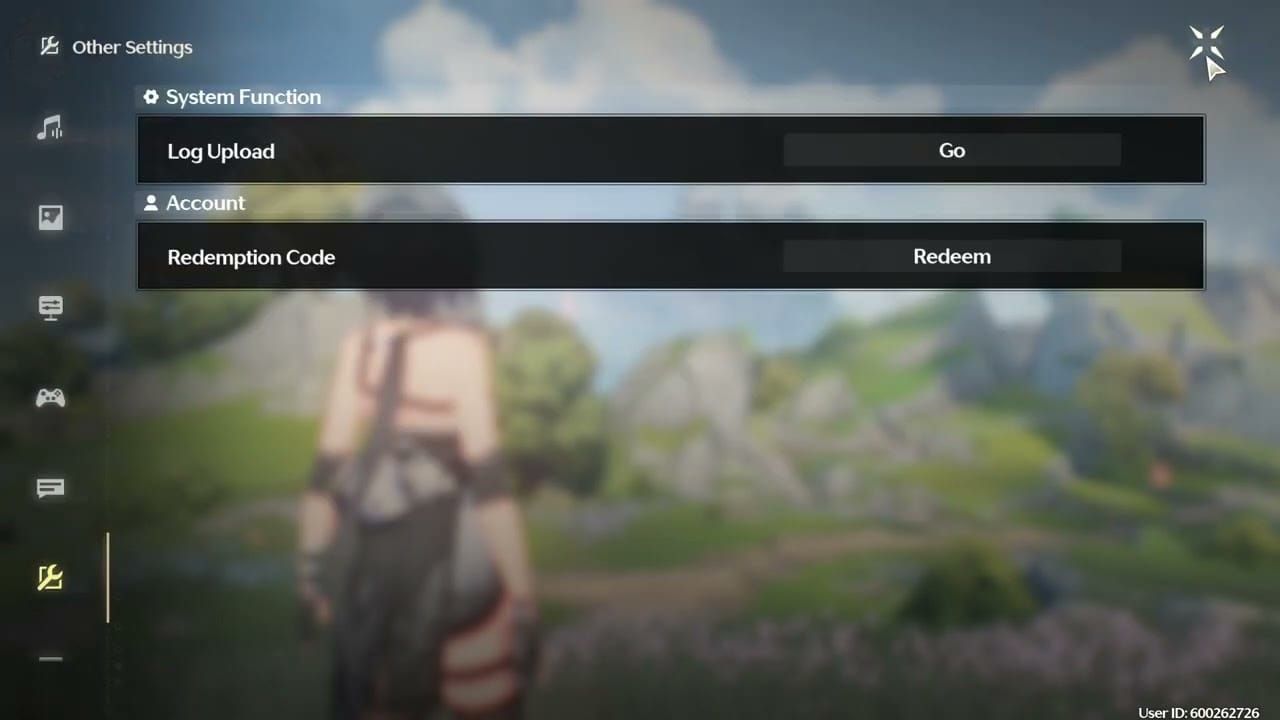Click the dash icon at sidebar bottom
This screenshot has height=720, width=1280.
(x=50, y=658)
